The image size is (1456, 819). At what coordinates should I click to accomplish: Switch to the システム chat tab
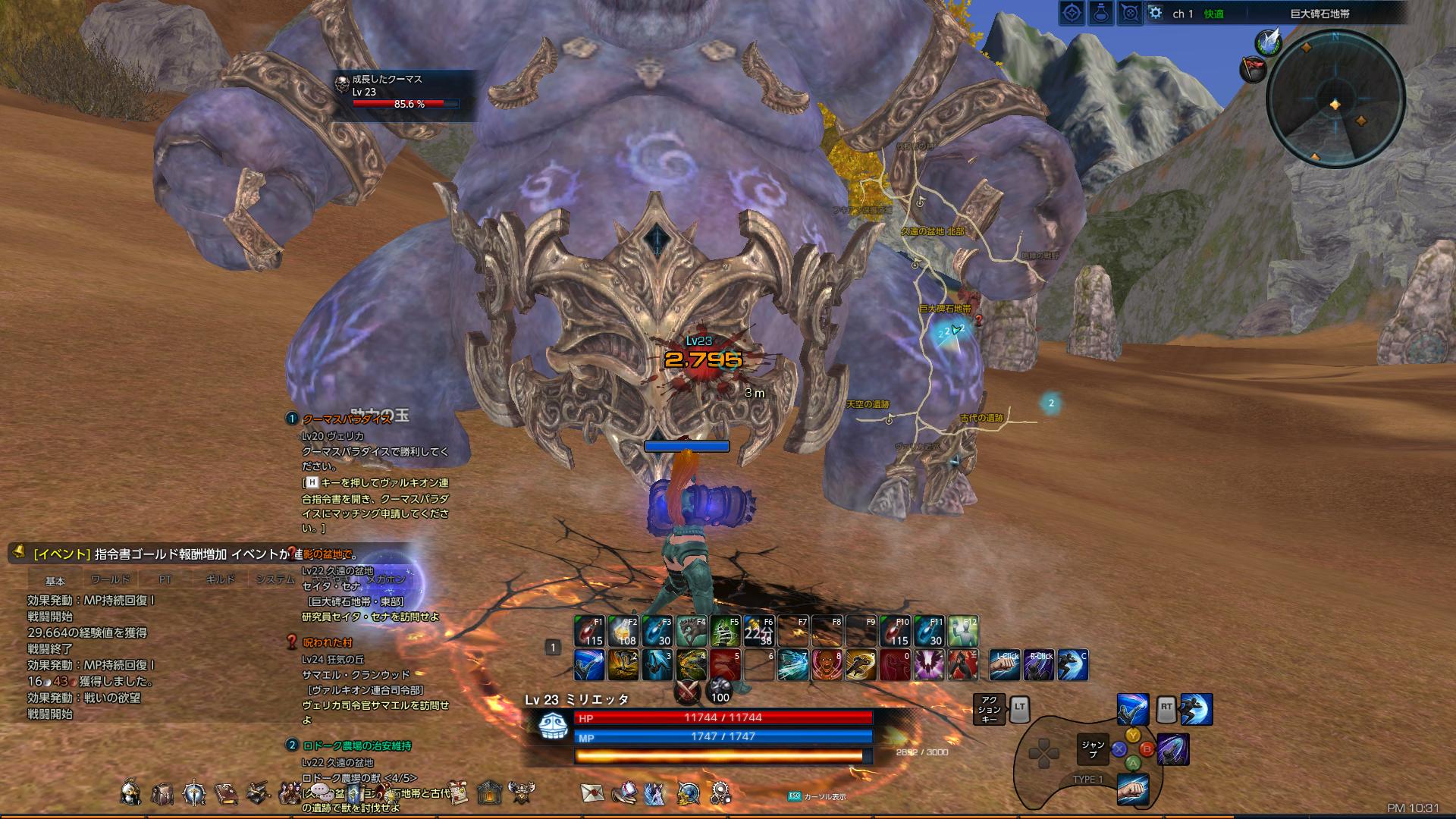pyautogui.click(x=275, y=578)
